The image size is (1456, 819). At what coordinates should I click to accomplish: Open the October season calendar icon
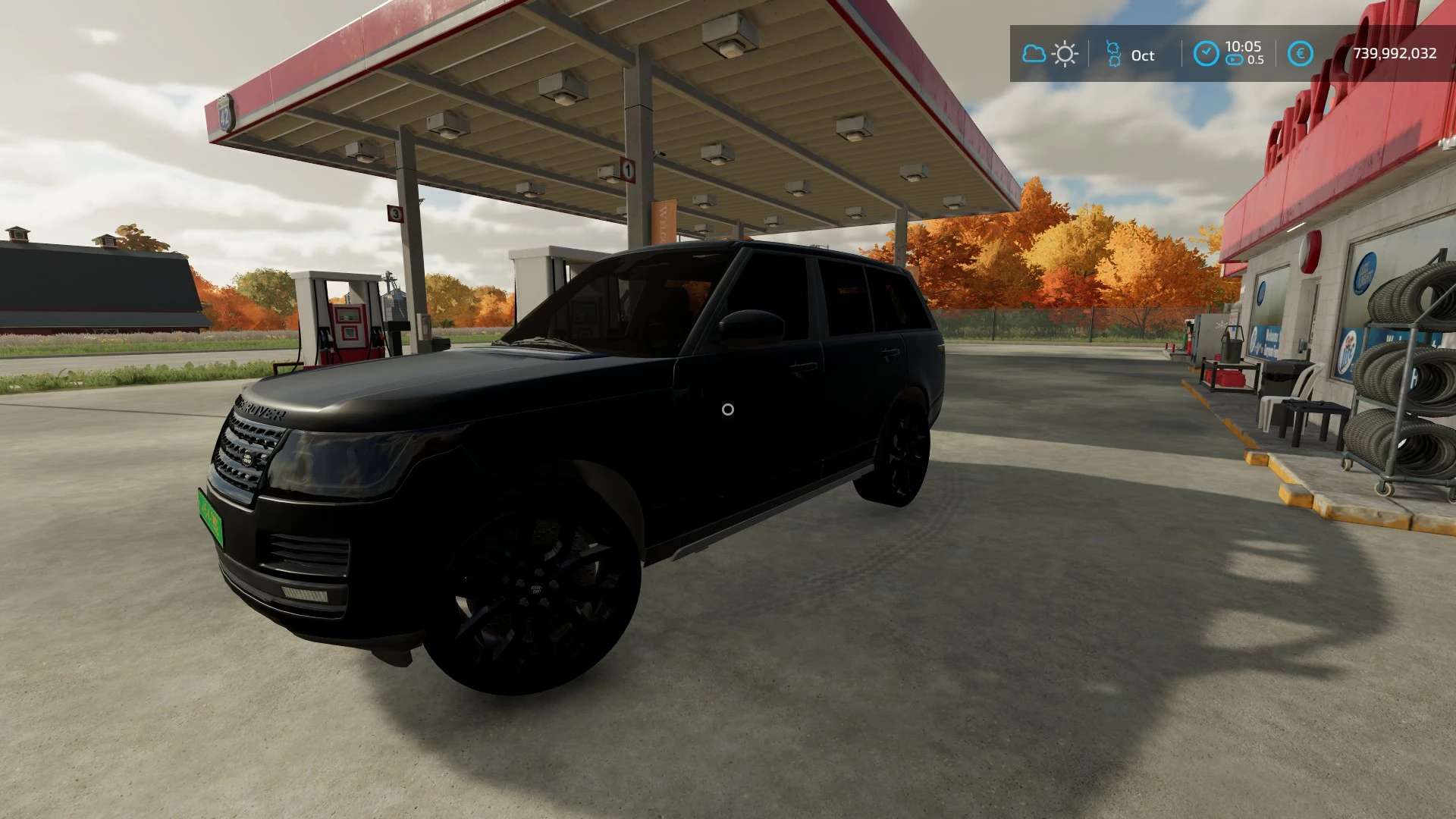click(x=1113, y=54)
